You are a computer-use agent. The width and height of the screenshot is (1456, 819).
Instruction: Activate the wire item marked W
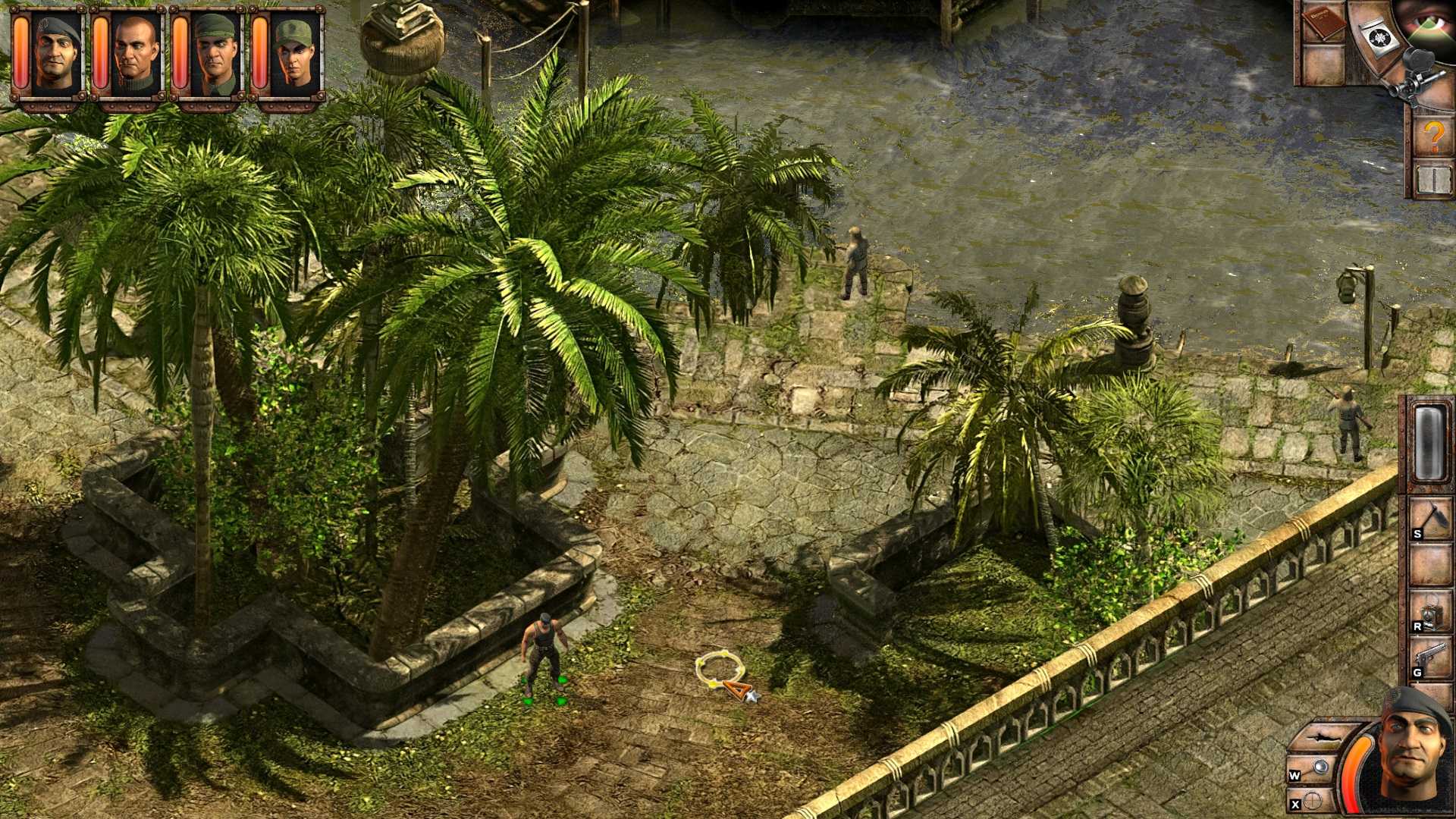1321,768
